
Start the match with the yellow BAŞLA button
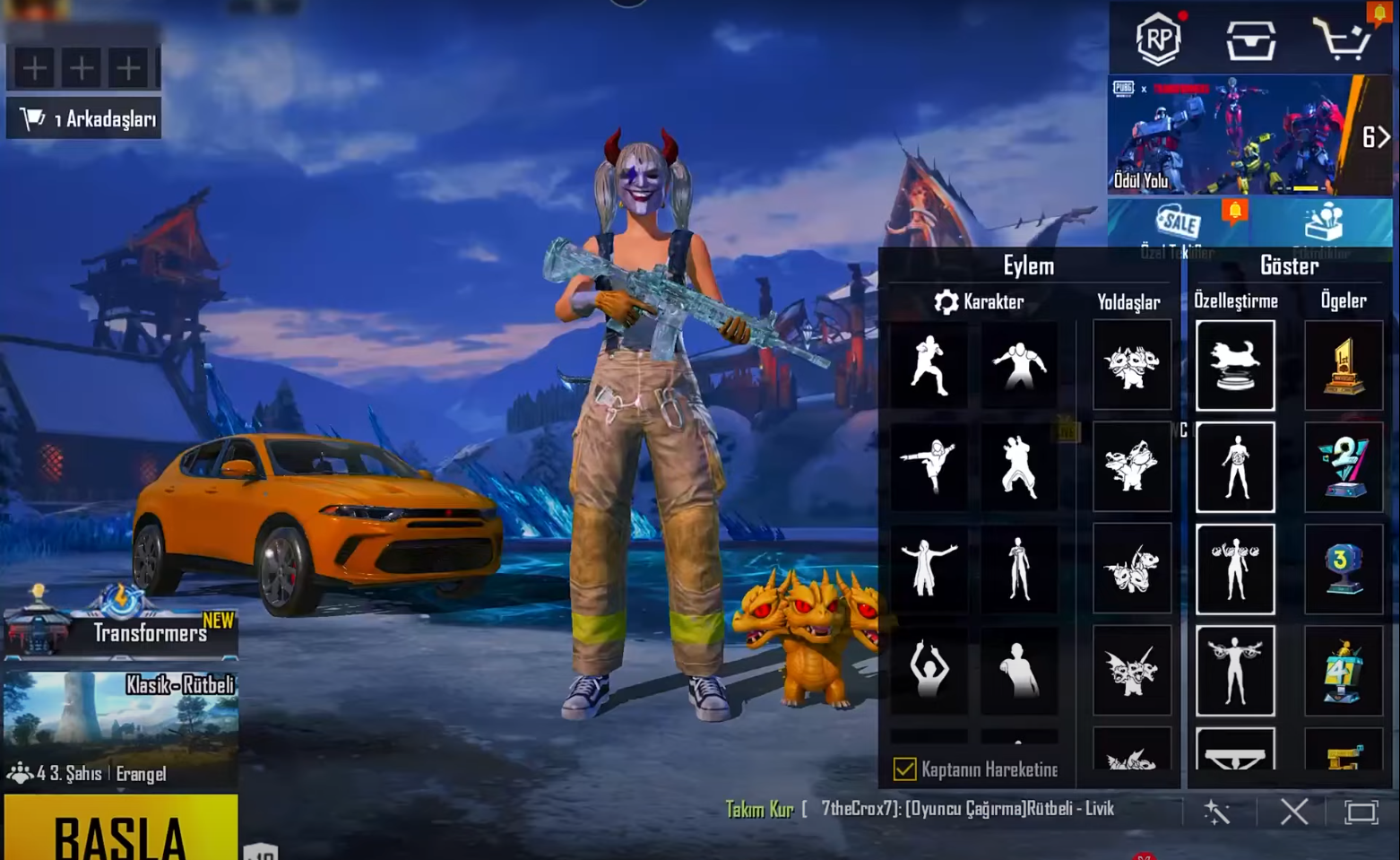[121, 830]
